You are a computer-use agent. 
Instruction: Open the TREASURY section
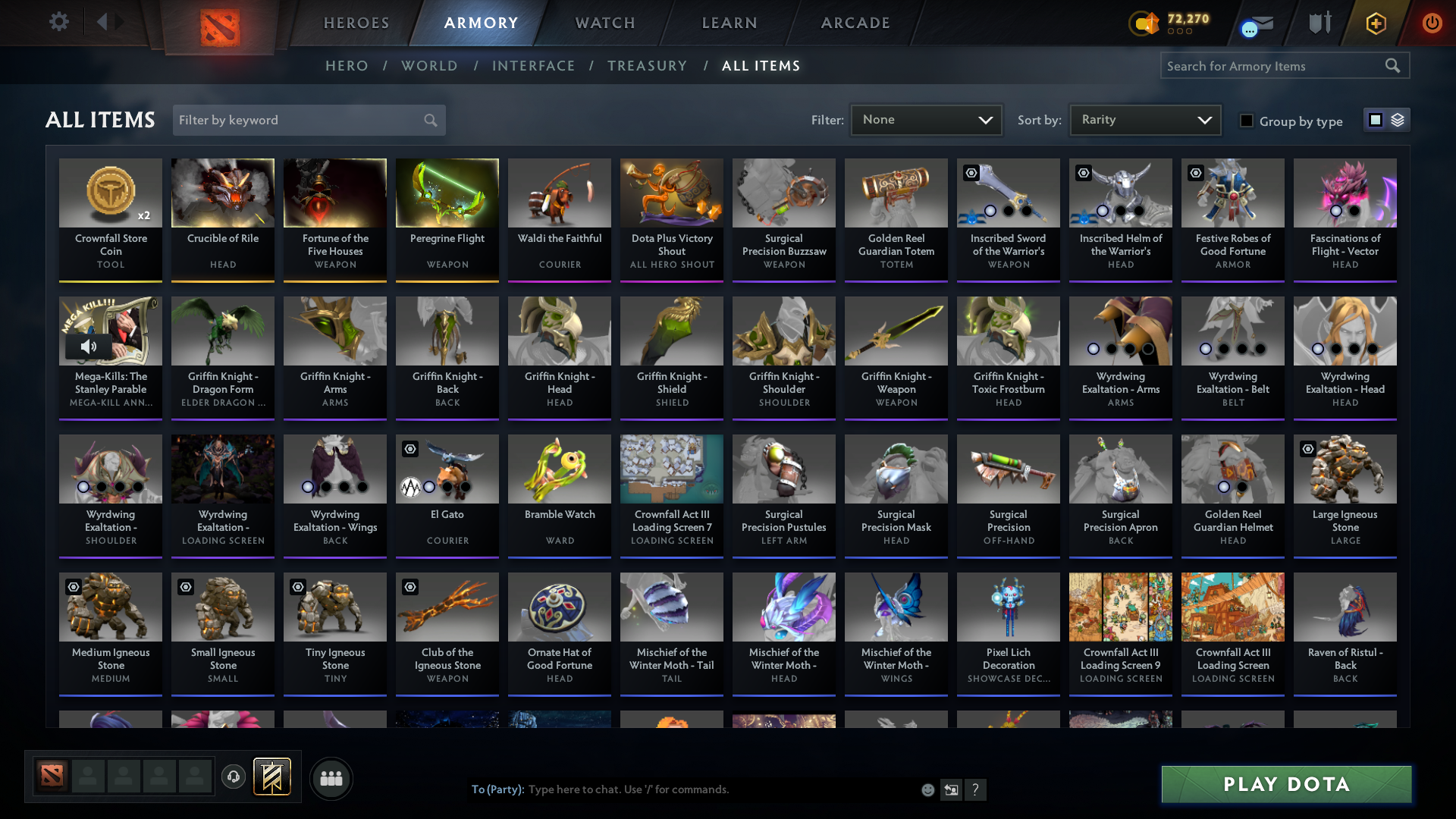coord(647,66)
